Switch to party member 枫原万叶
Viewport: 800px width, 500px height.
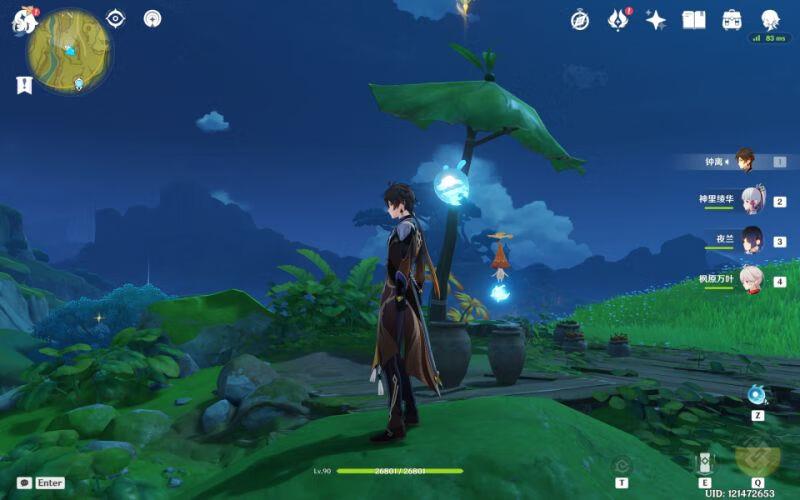tap(751, 281)
